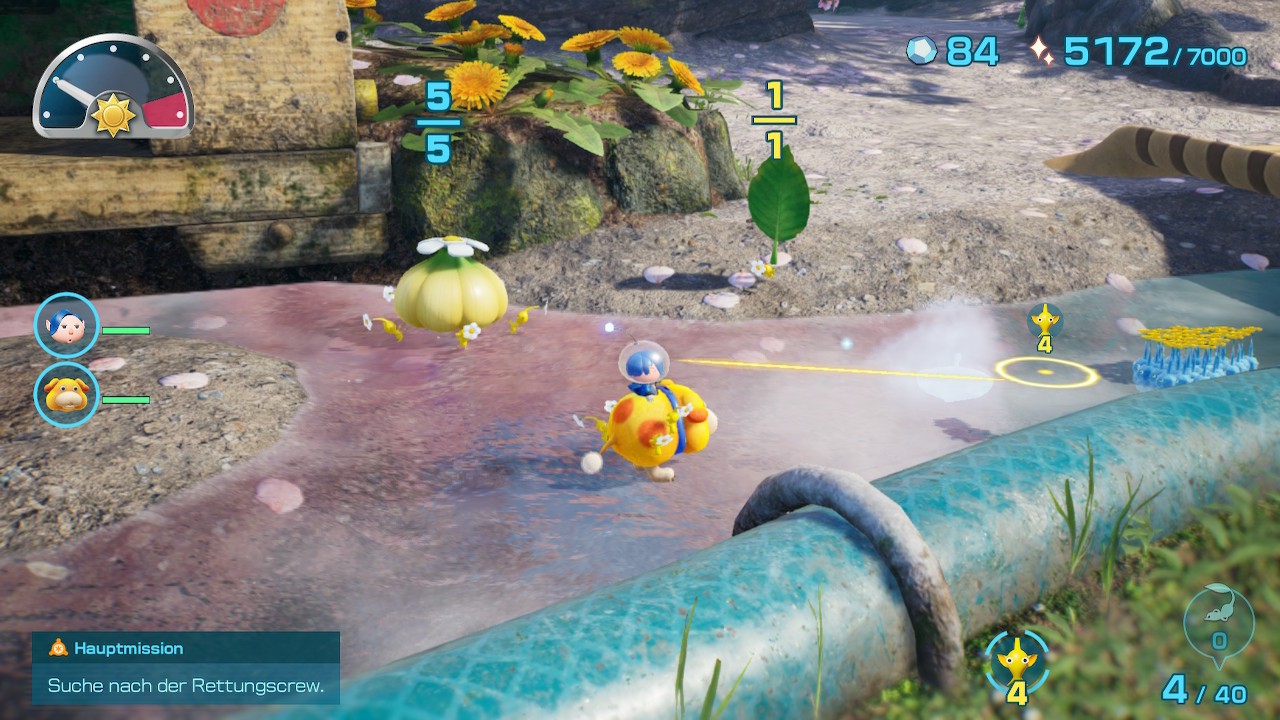
Task: Select the Oatchi dog portrait
Action: [x=67, y=395]
